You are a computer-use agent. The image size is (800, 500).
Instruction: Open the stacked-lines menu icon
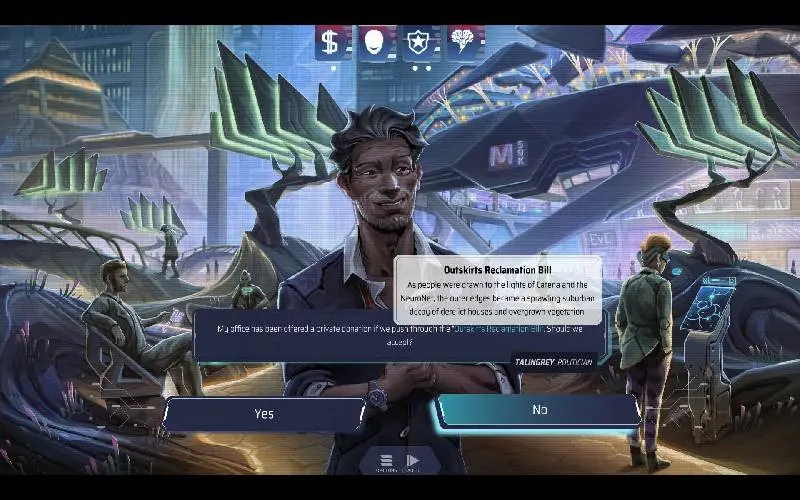coord(386,462)
